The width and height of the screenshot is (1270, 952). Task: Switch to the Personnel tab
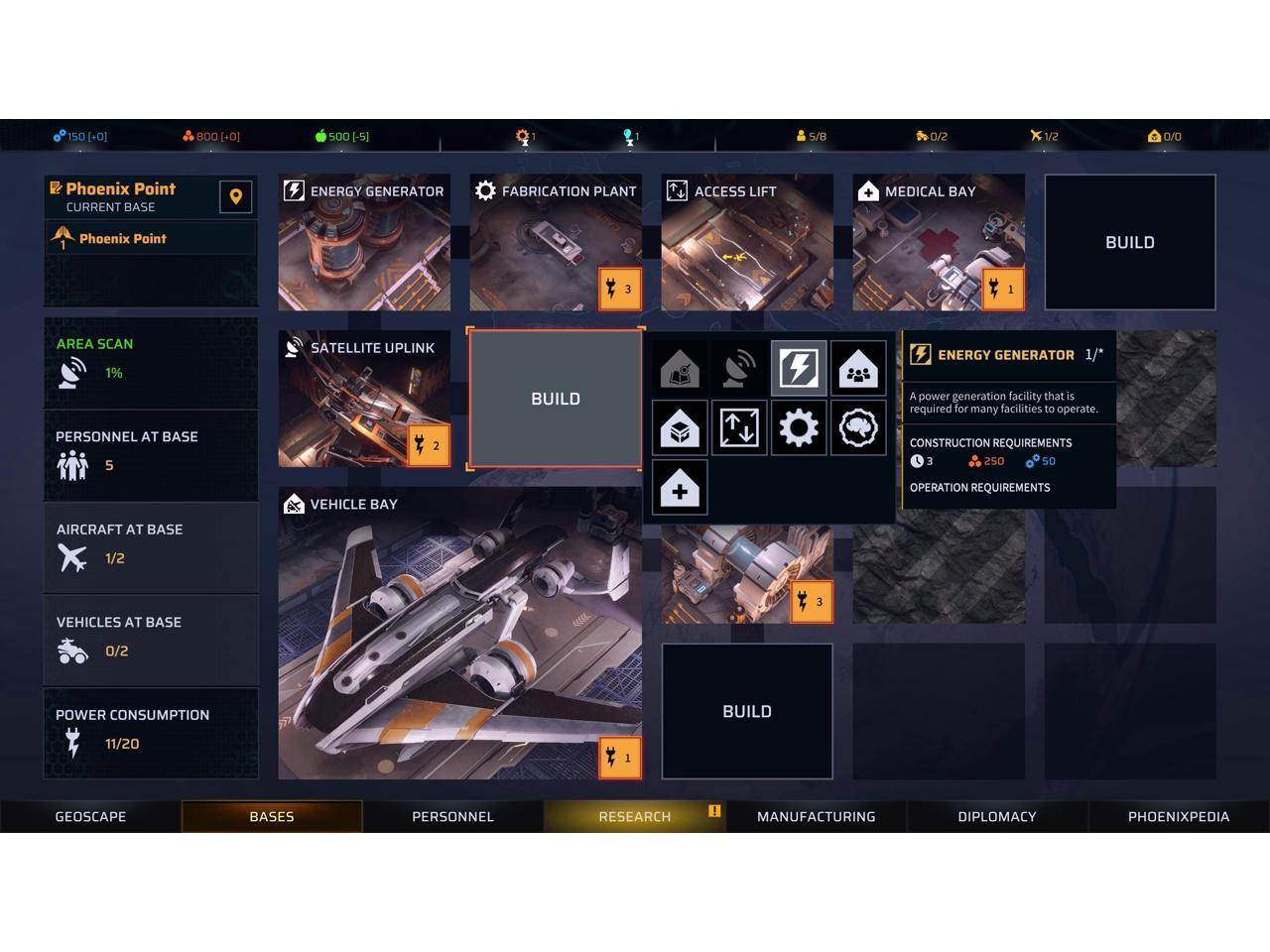452,816
